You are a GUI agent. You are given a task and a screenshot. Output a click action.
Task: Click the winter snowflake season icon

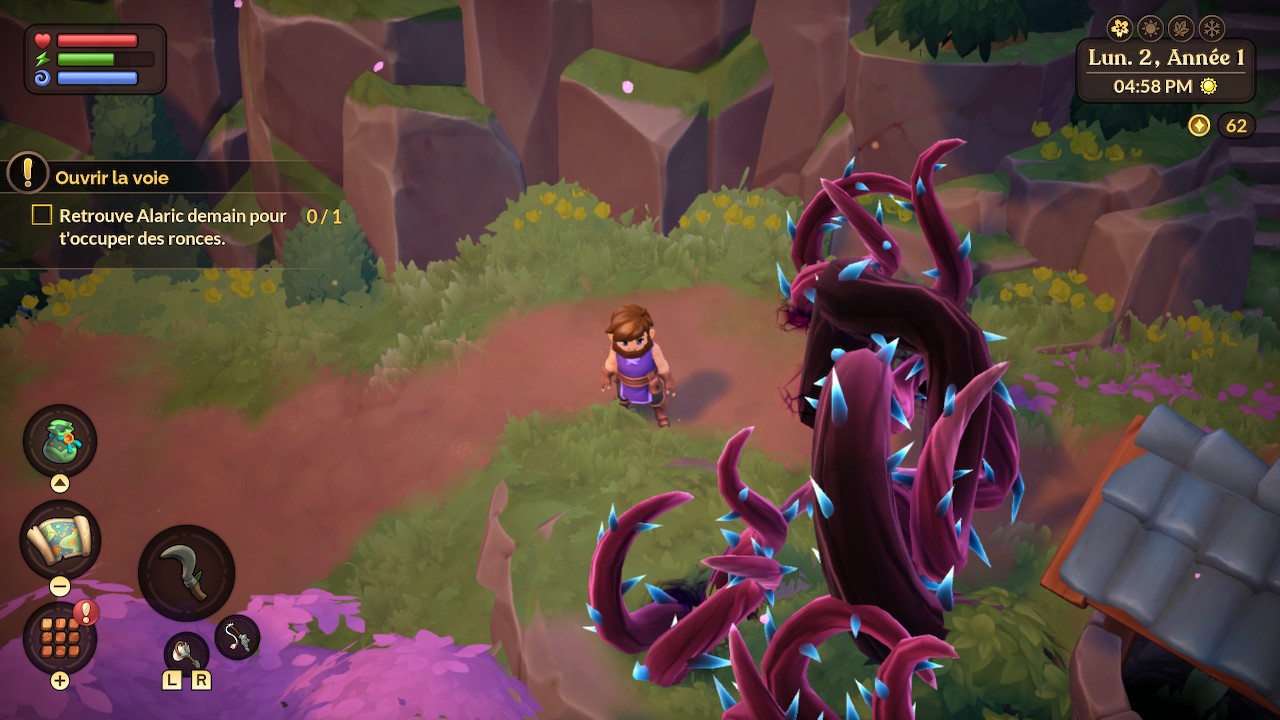click(x=1211, y=27)
